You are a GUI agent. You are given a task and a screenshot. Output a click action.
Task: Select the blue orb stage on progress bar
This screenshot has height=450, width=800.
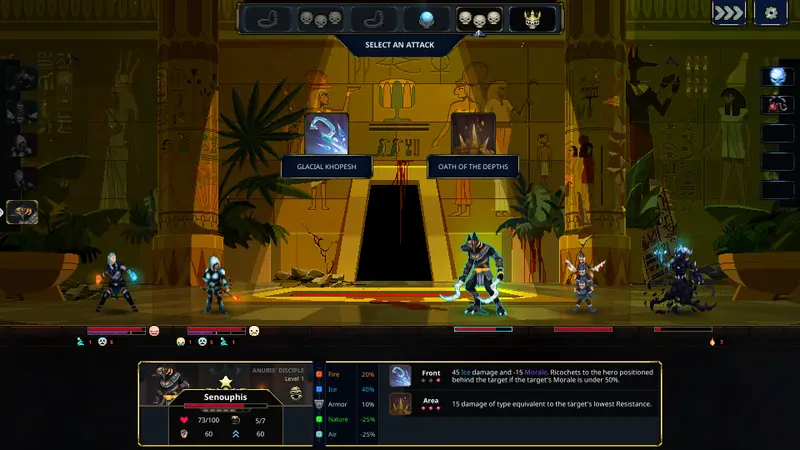pos(426,18)
